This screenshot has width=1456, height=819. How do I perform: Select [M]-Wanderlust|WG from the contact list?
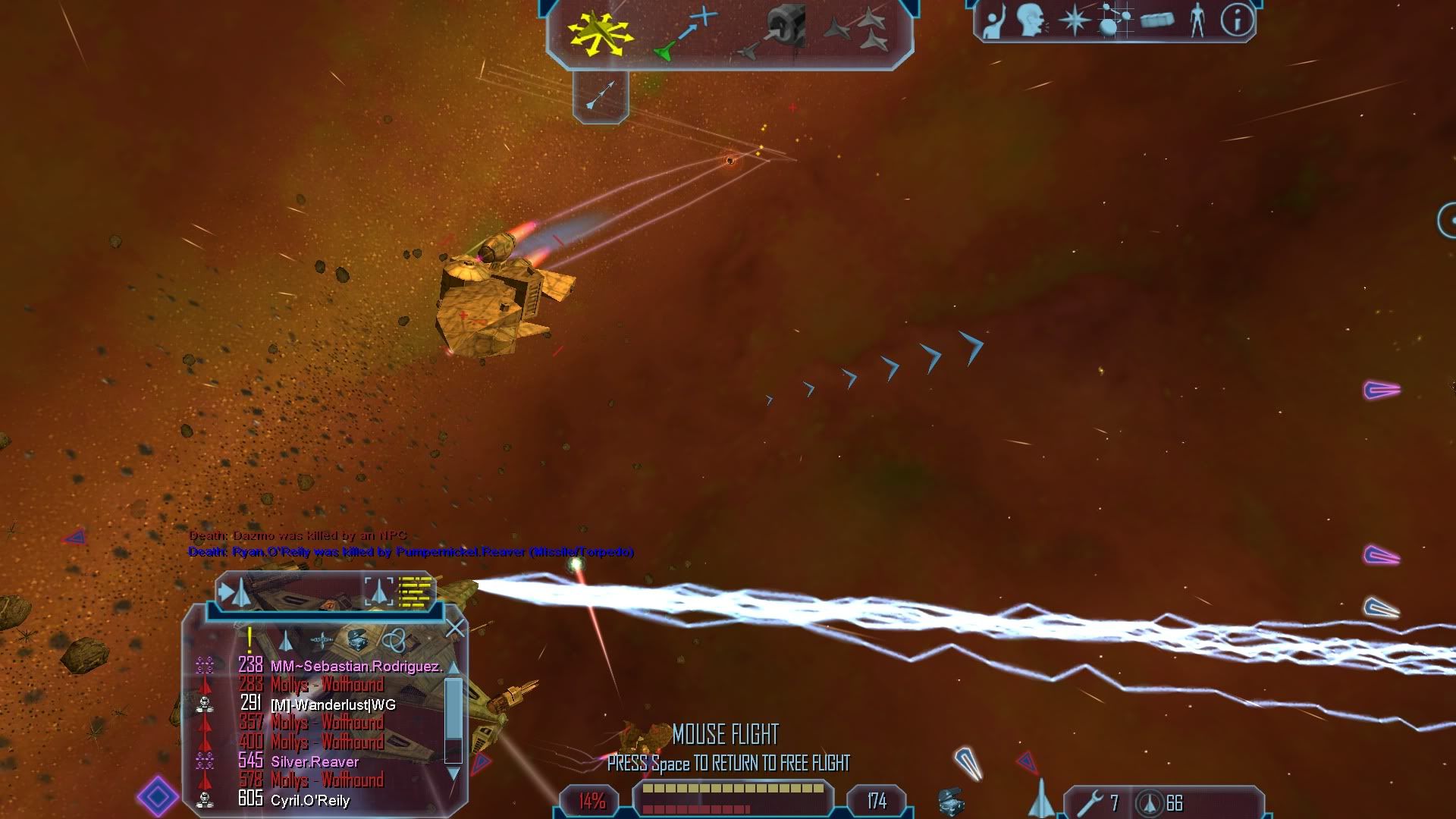point(333,704)
